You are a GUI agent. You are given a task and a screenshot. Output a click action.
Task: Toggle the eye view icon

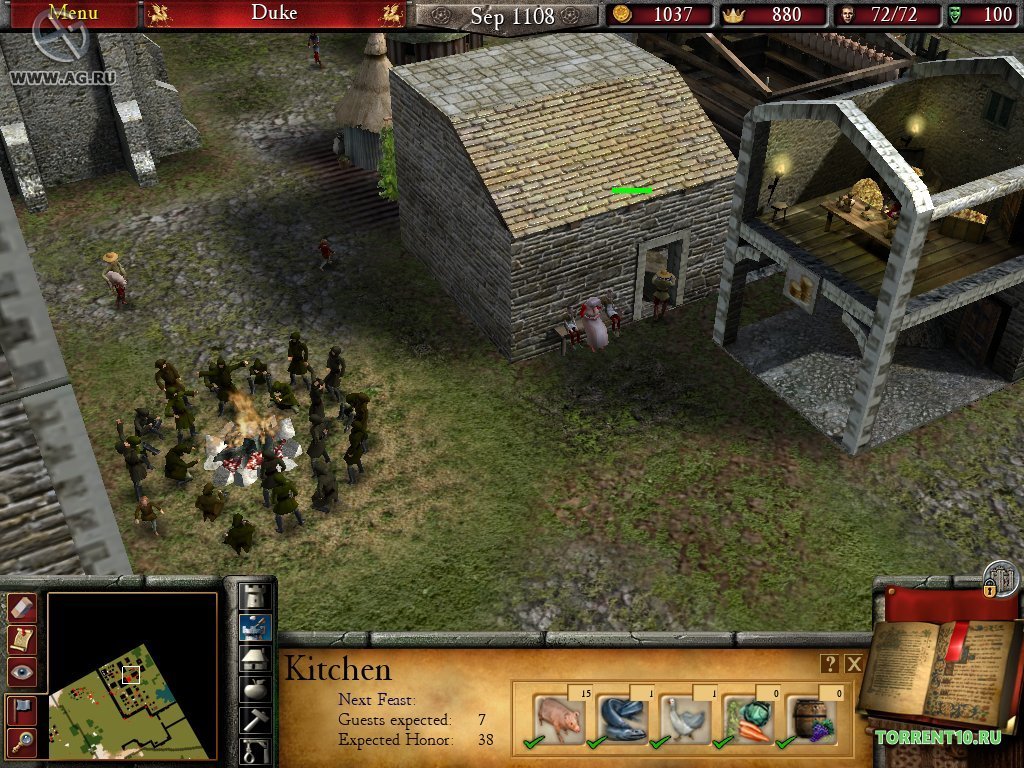pyautogui.click(x=22, y=671)
